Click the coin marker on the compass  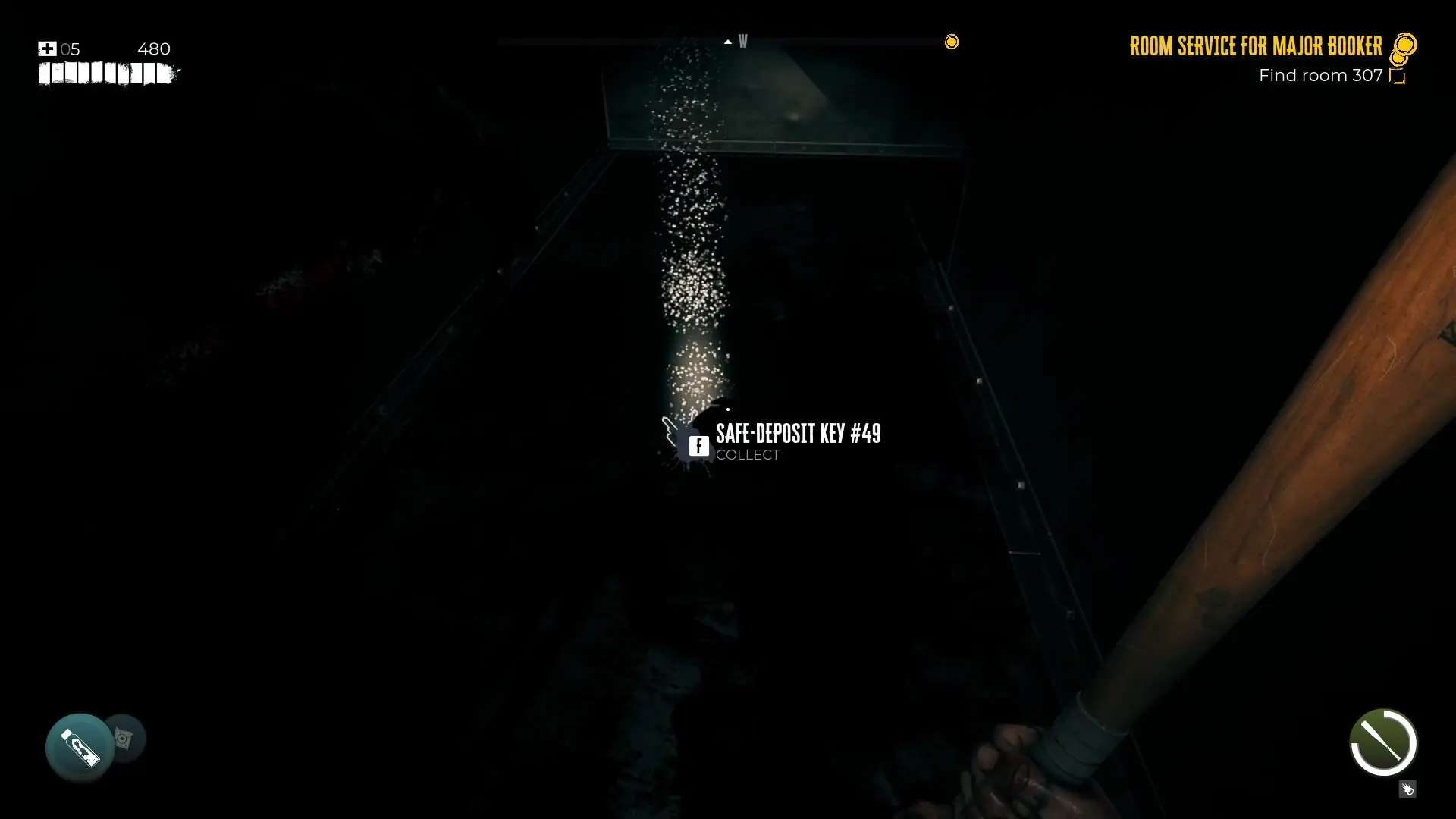(x=952, y=42)
